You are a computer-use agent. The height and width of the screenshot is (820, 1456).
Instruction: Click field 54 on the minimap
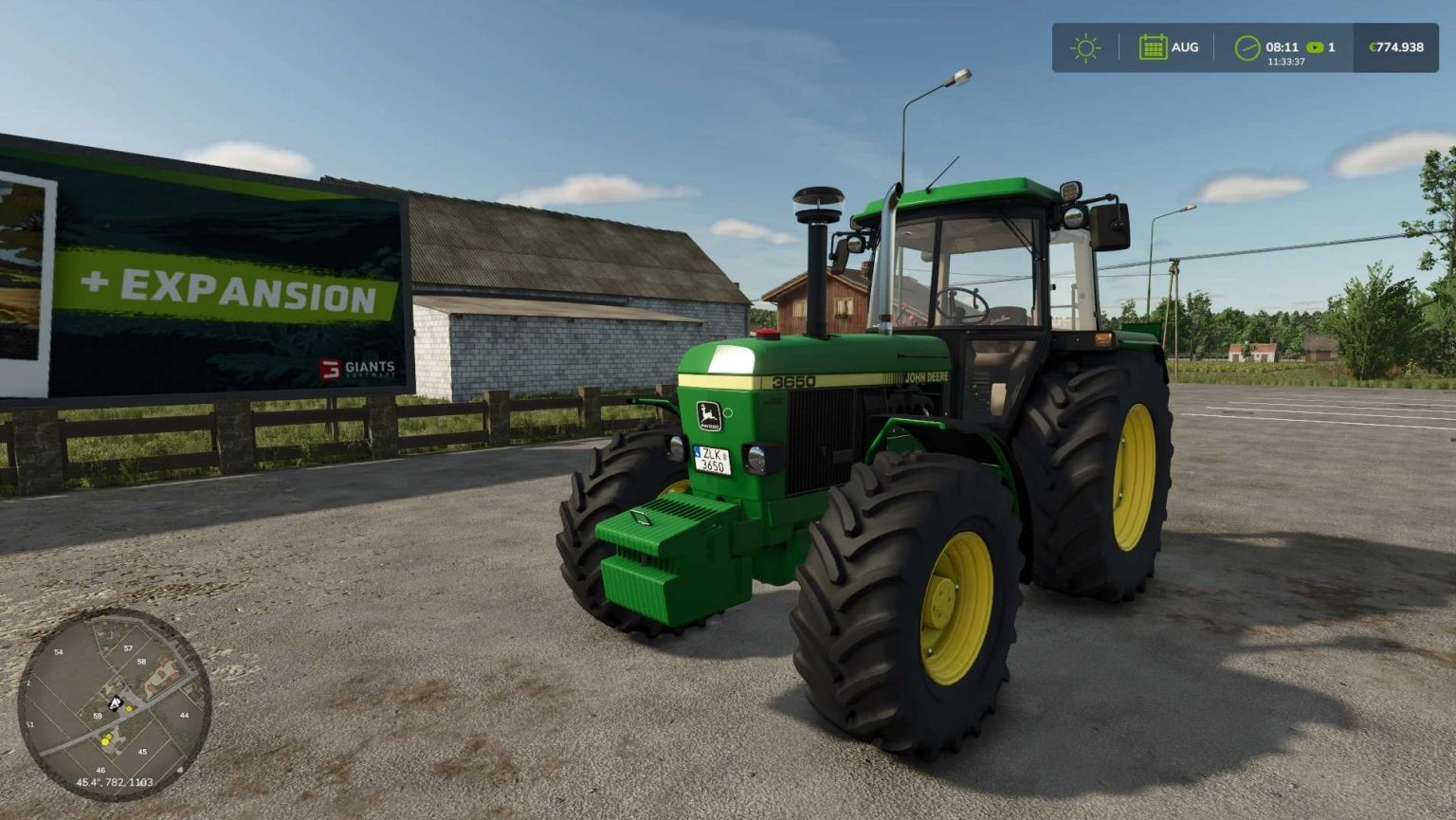(x=59, y=652)
